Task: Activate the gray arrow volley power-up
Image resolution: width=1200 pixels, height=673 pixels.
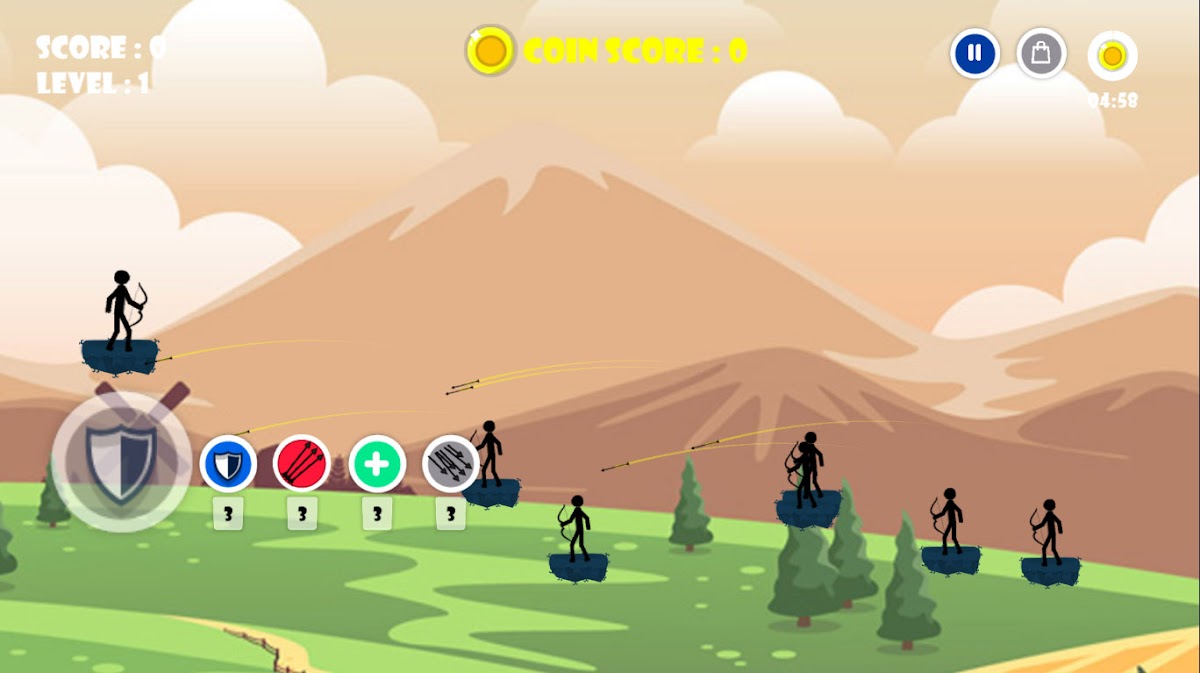Action: click(450, 464)
